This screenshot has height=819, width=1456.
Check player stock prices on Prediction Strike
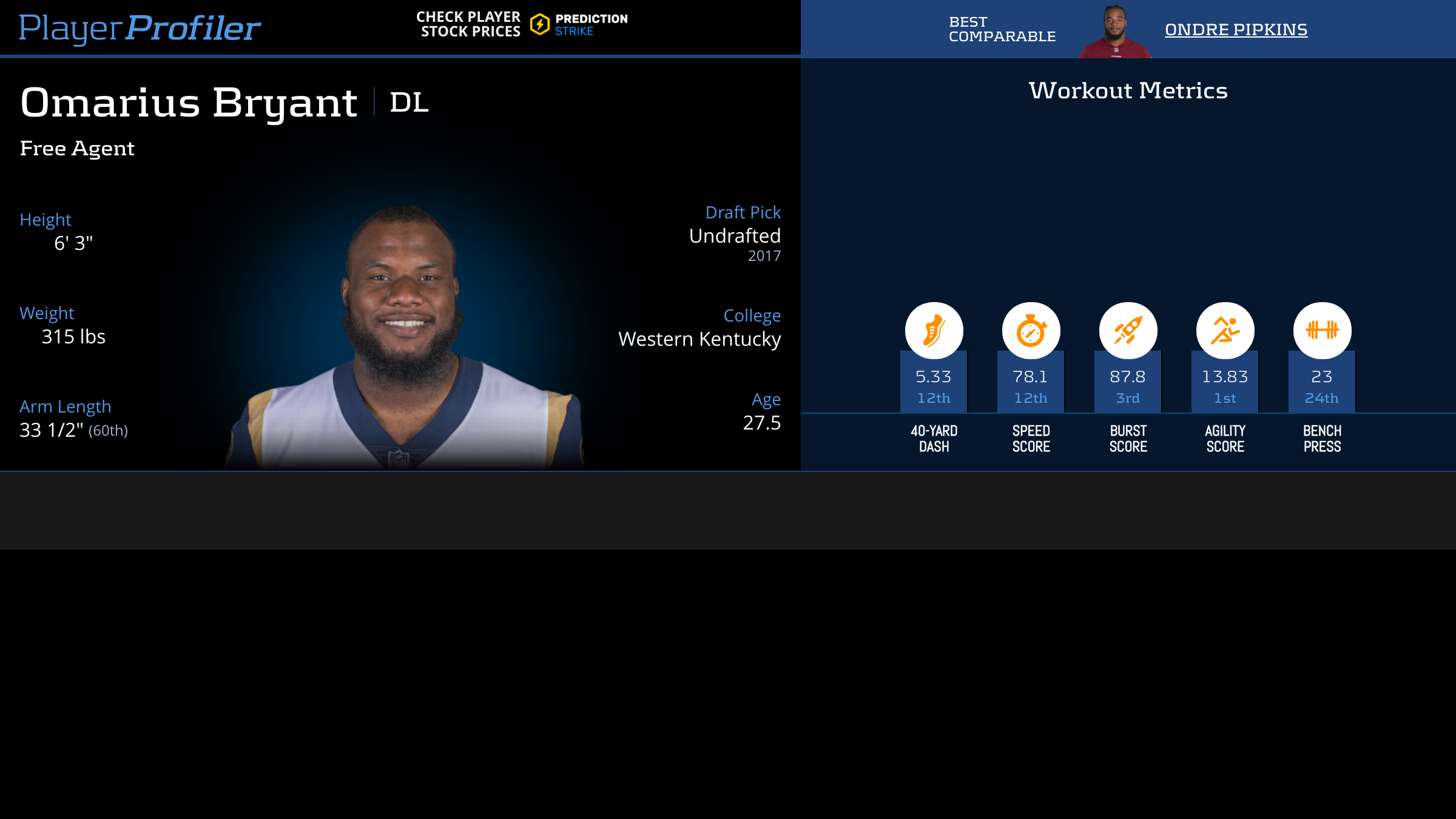click(x=522, y=25)
